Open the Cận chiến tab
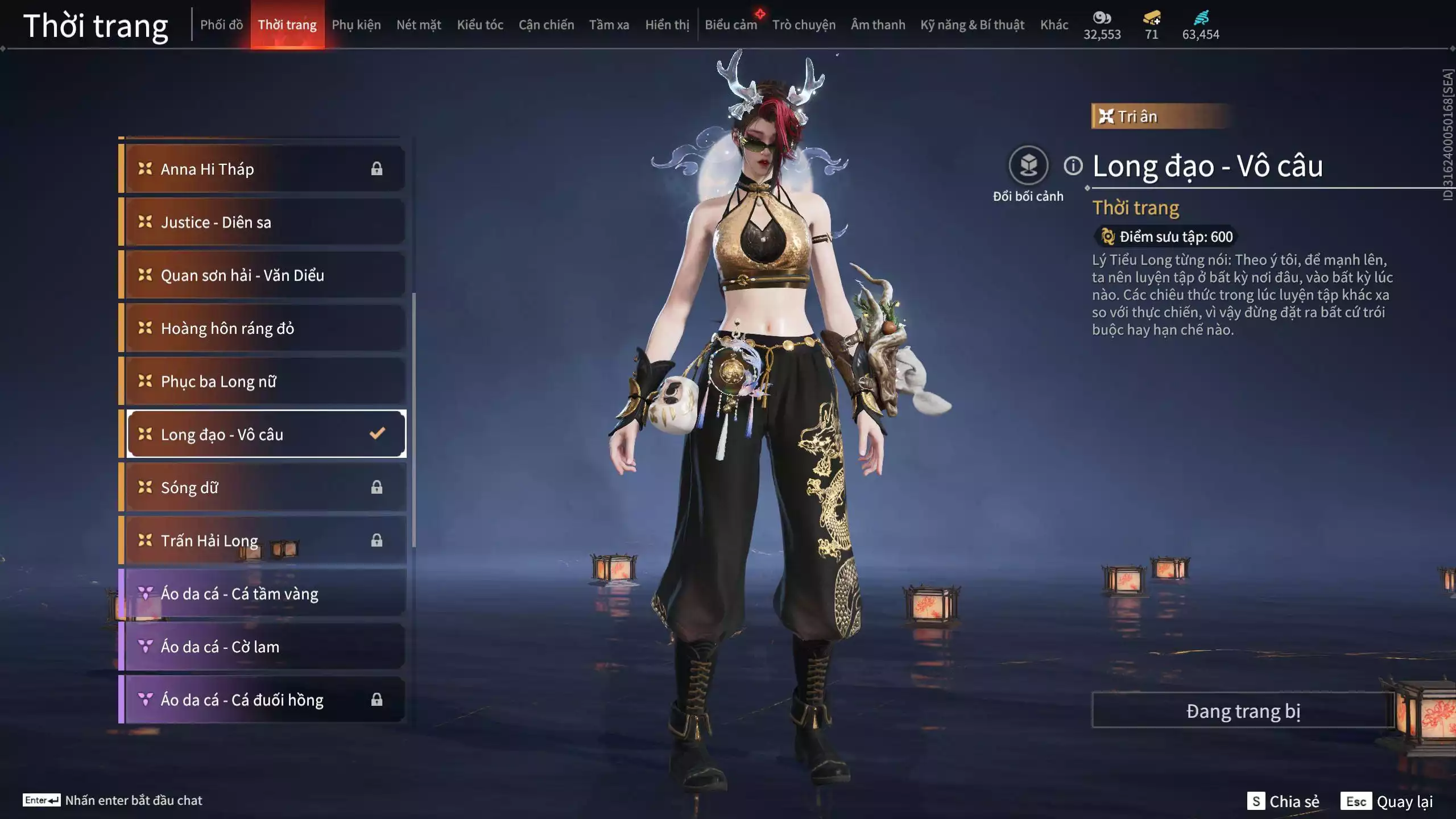 (546, 25)
